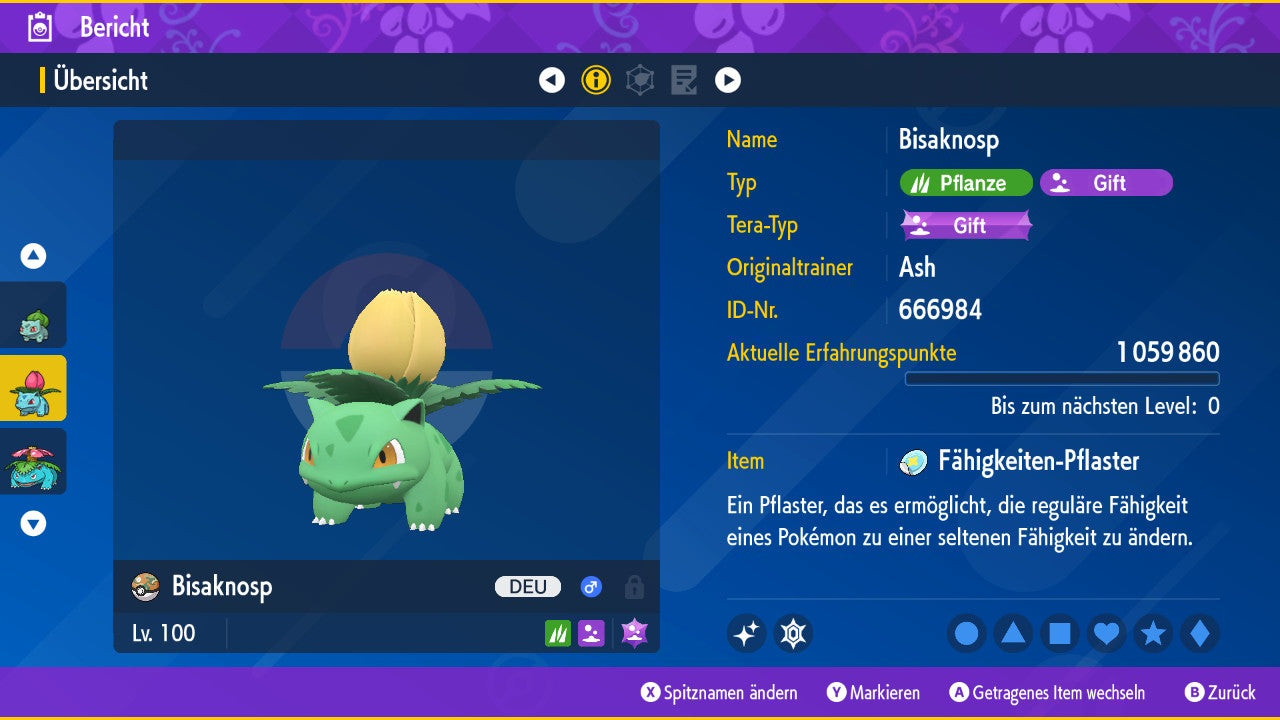The width and height of the screenshot is (1280, 720).
Task: Click Zurück to go back
Action: tap(1220, 692)
